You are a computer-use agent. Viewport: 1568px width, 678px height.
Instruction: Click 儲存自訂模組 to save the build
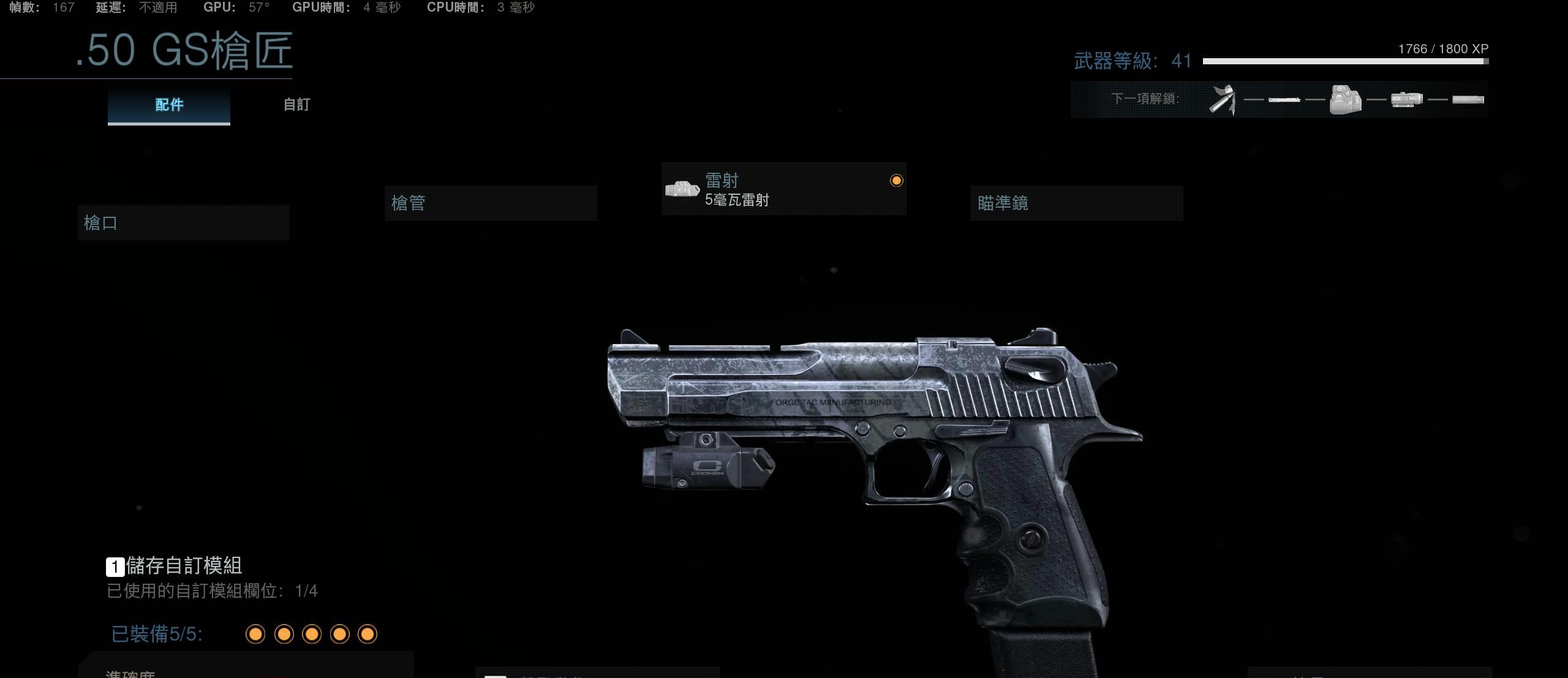coord(183,565)
